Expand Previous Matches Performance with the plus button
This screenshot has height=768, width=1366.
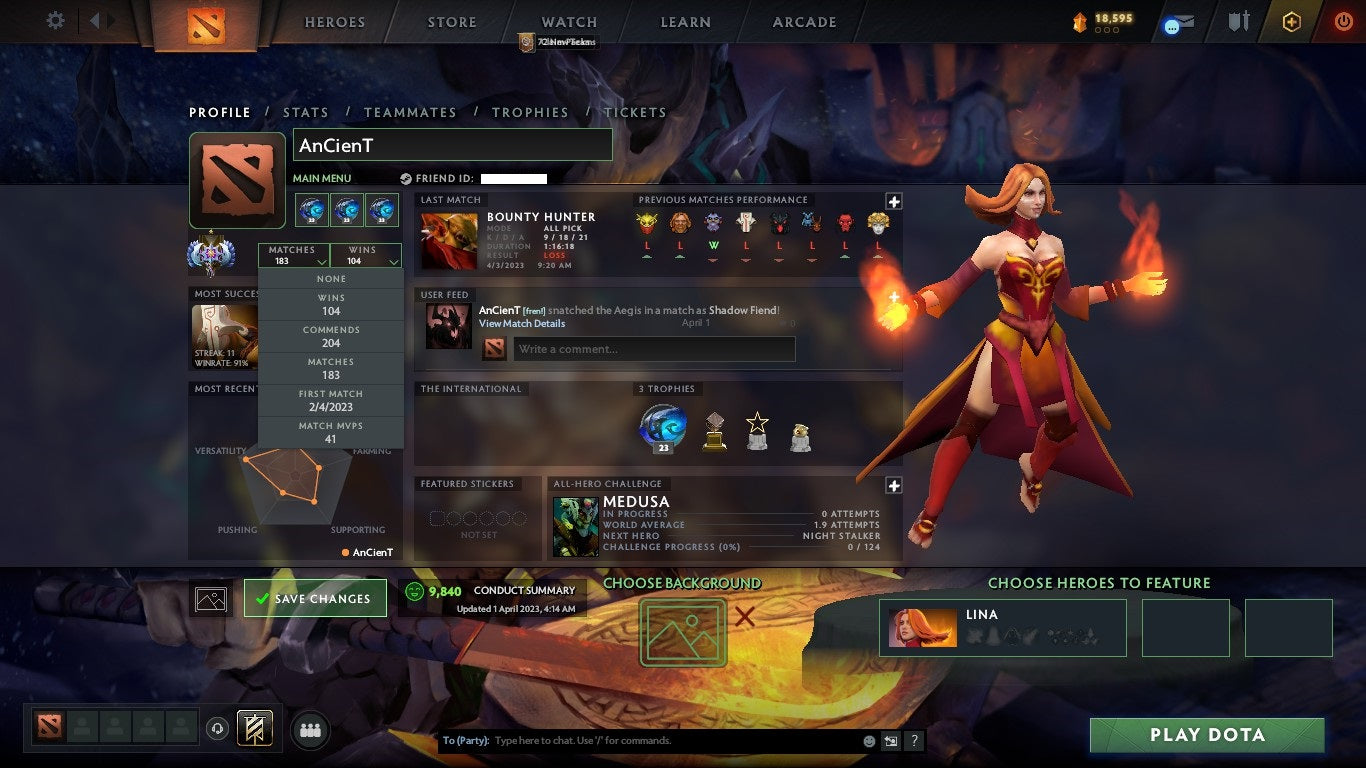pyautogui.click(x=892, y=201)
